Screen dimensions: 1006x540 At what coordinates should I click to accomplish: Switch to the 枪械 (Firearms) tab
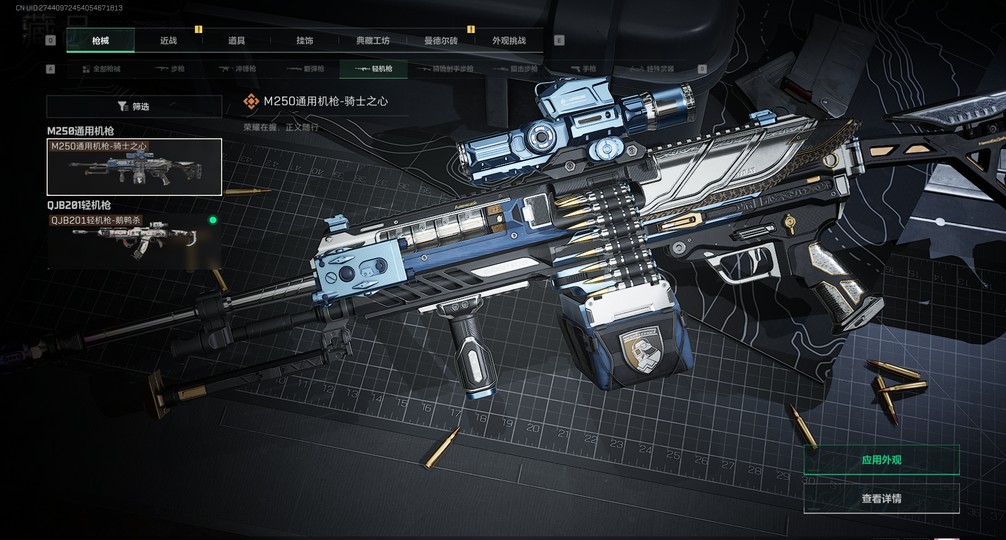(x=100, y=41)
